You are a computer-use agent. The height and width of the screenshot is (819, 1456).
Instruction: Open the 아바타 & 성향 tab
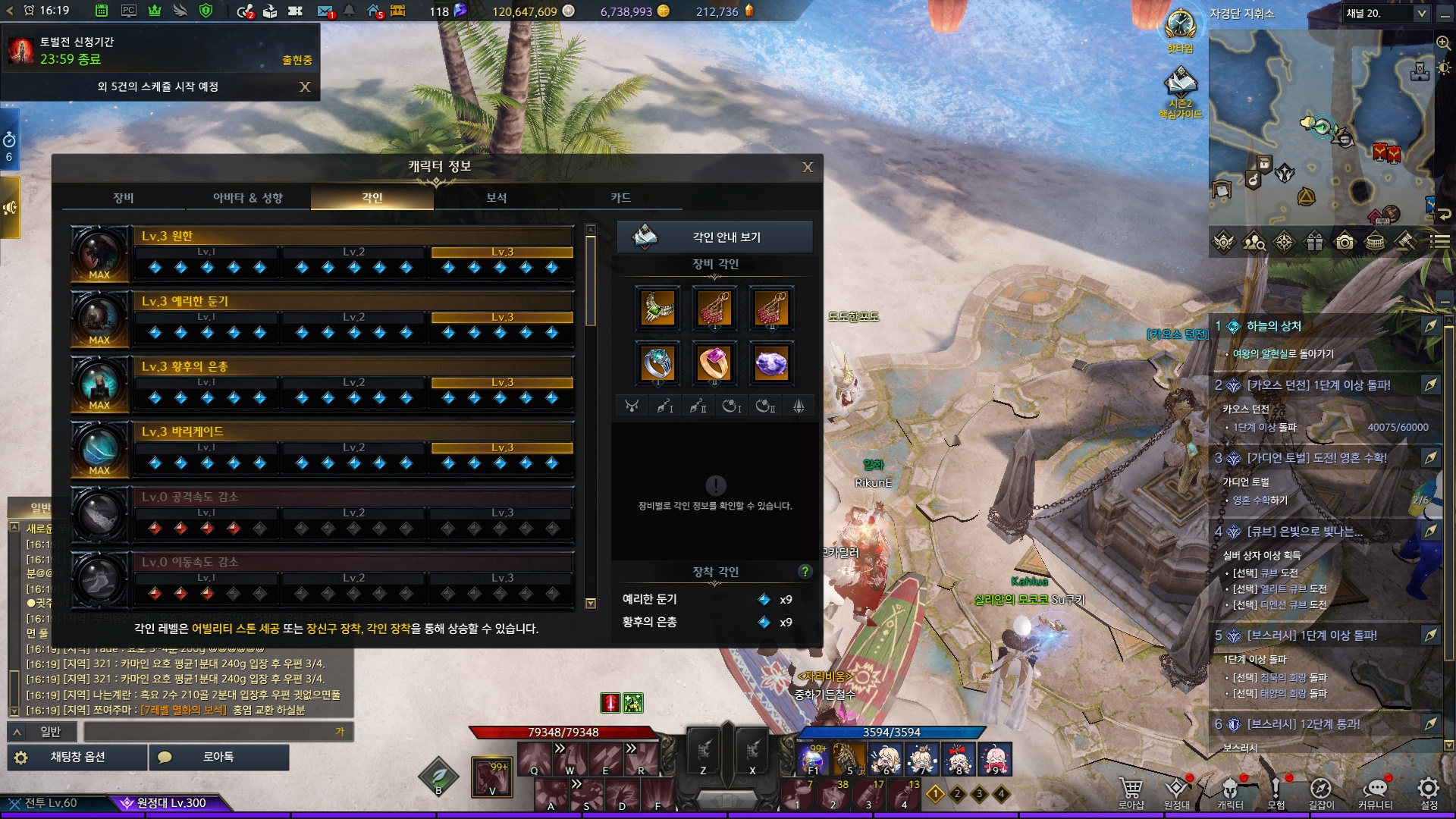(248, 198)
